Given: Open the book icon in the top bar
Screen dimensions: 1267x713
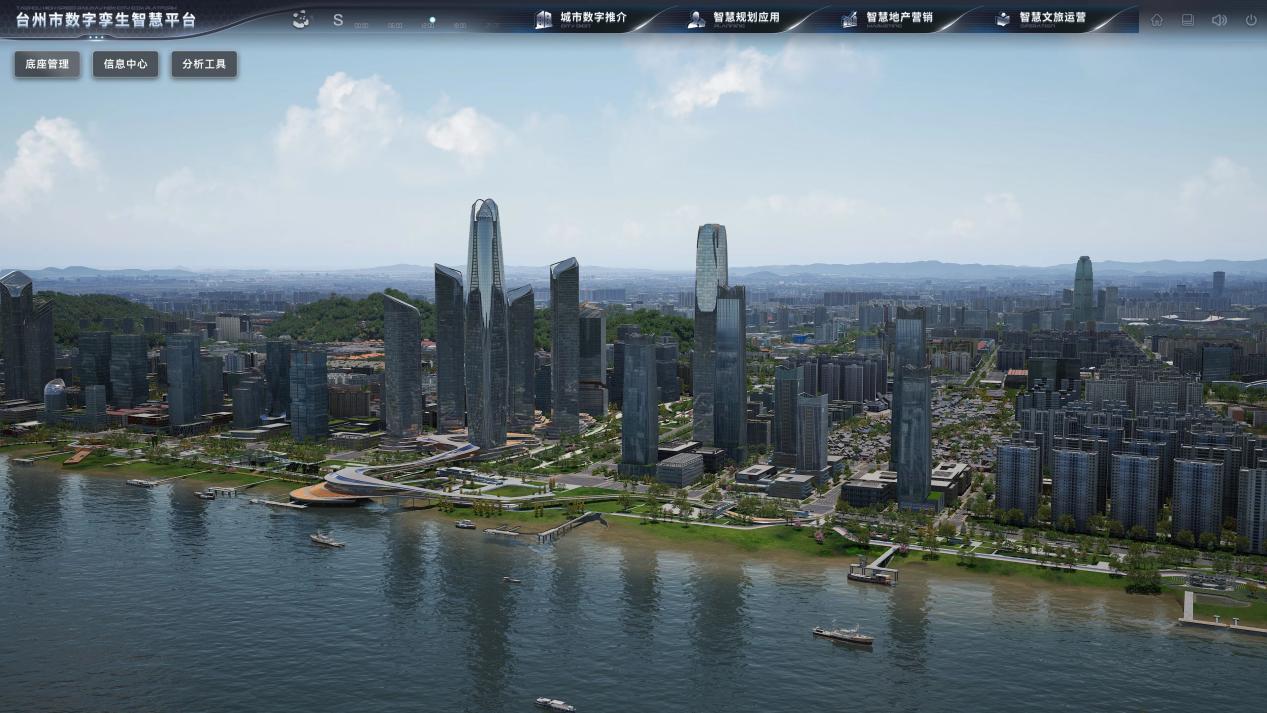Looking at the screenshot, I should 1188,20.
